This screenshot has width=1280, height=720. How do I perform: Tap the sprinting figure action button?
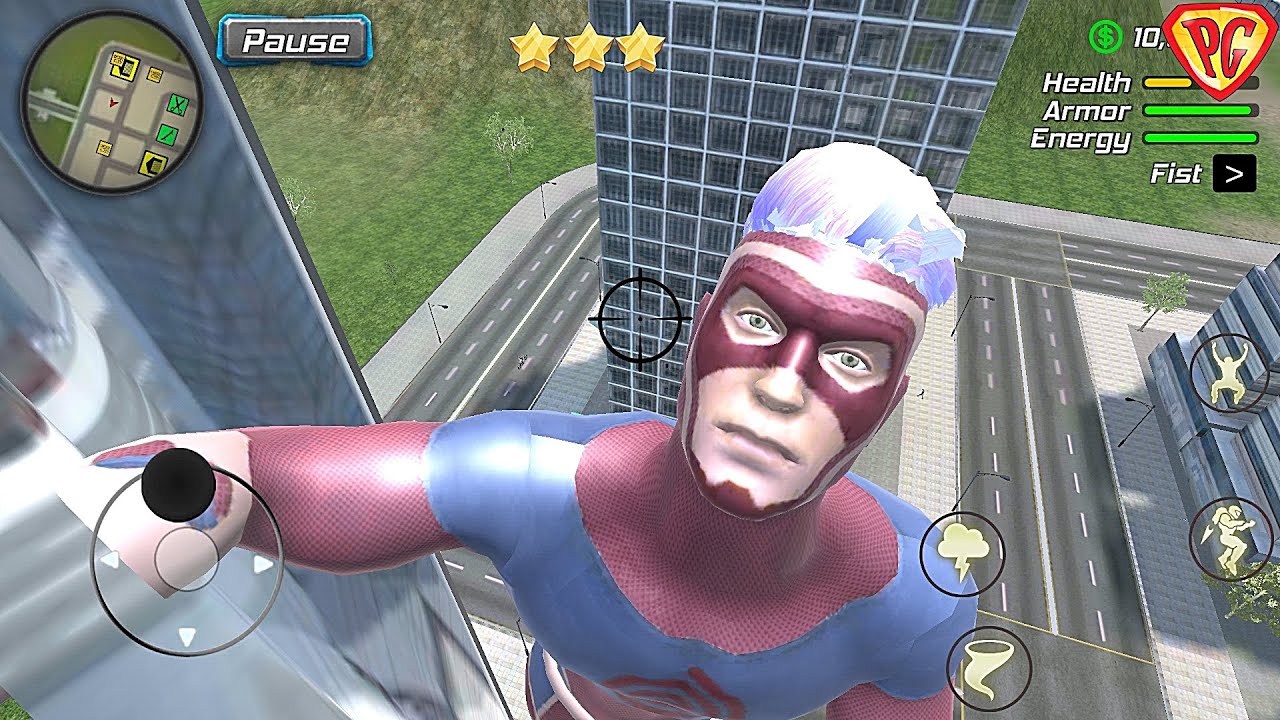point(1230,539)
